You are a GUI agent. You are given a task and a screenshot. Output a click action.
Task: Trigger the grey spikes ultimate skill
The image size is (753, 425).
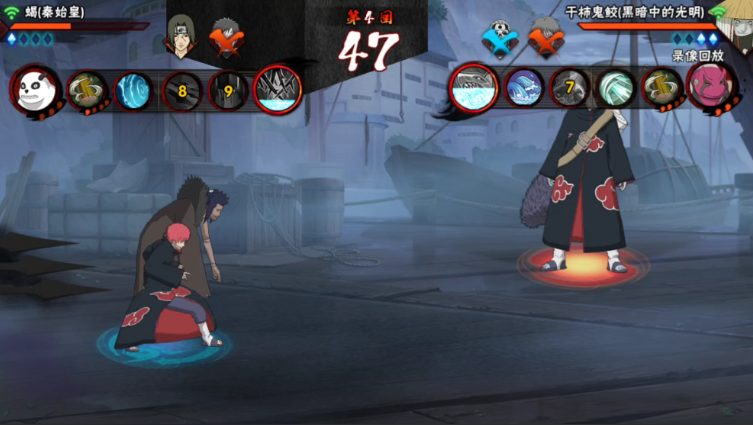tap(277, 89)
